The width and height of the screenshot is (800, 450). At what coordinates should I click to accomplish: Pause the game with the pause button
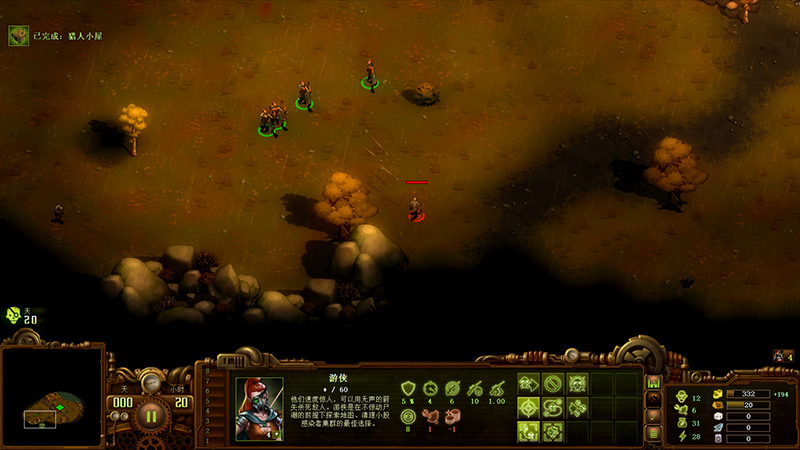[x=151, y=411]
